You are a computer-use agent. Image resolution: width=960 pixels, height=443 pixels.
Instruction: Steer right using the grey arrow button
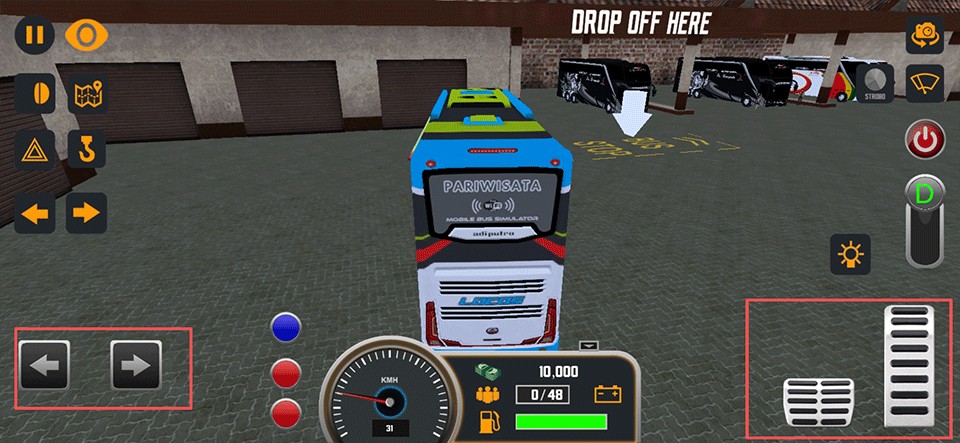(136, 365)
